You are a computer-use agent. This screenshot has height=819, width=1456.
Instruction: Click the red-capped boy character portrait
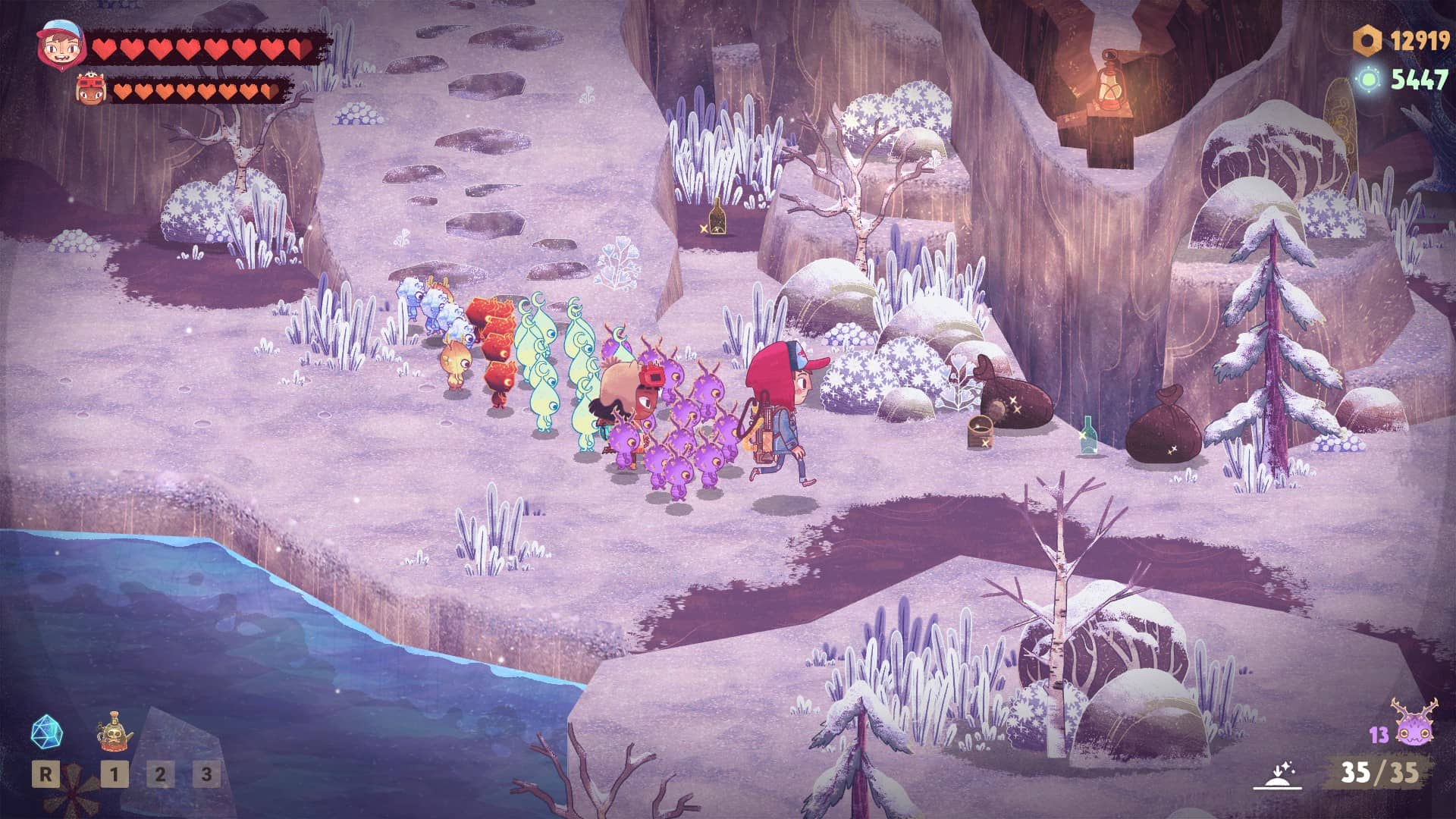[x=58, y=45]
